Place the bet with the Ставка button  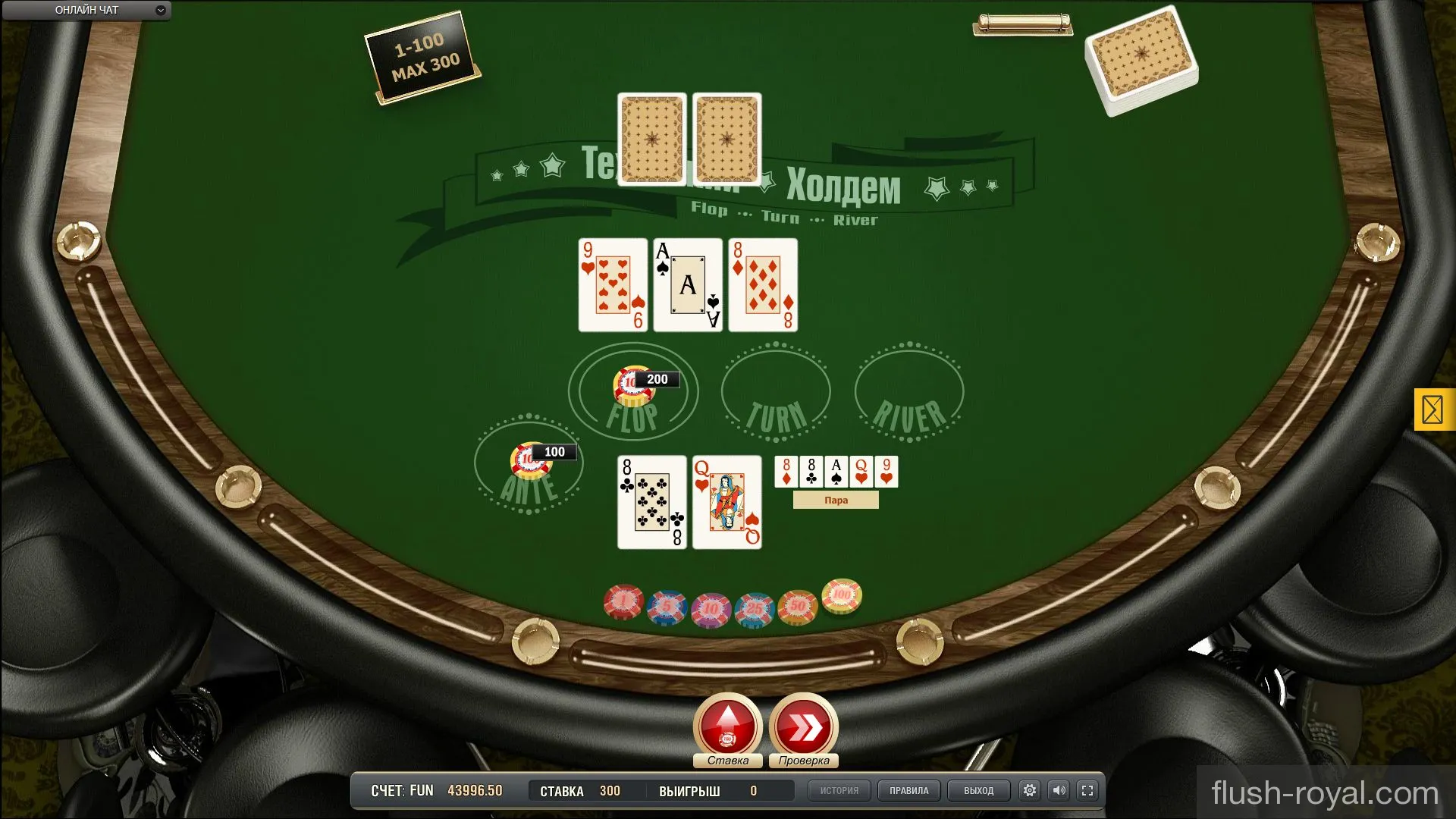point(727,726)
